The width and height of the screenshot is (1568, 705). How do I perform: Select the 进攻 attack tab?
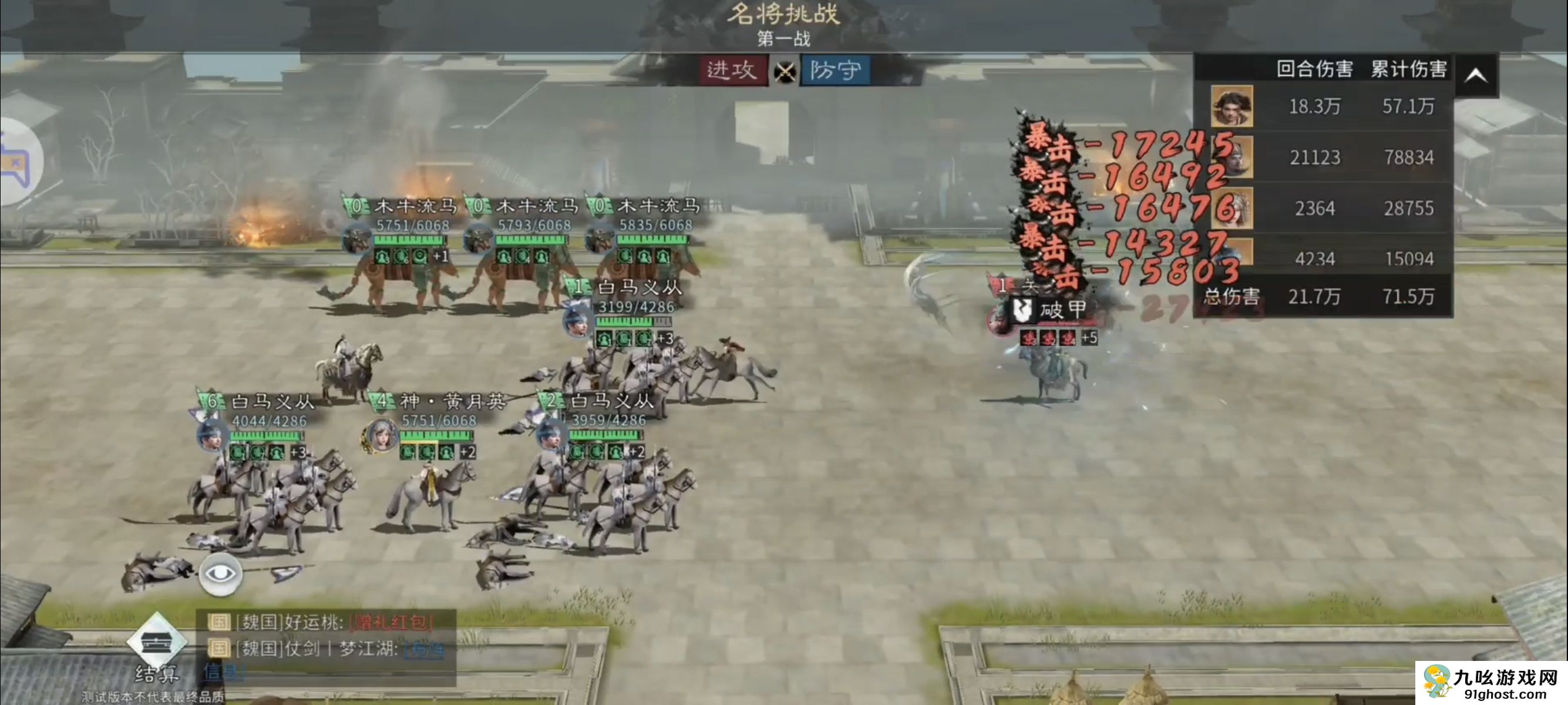click(732, 70)
